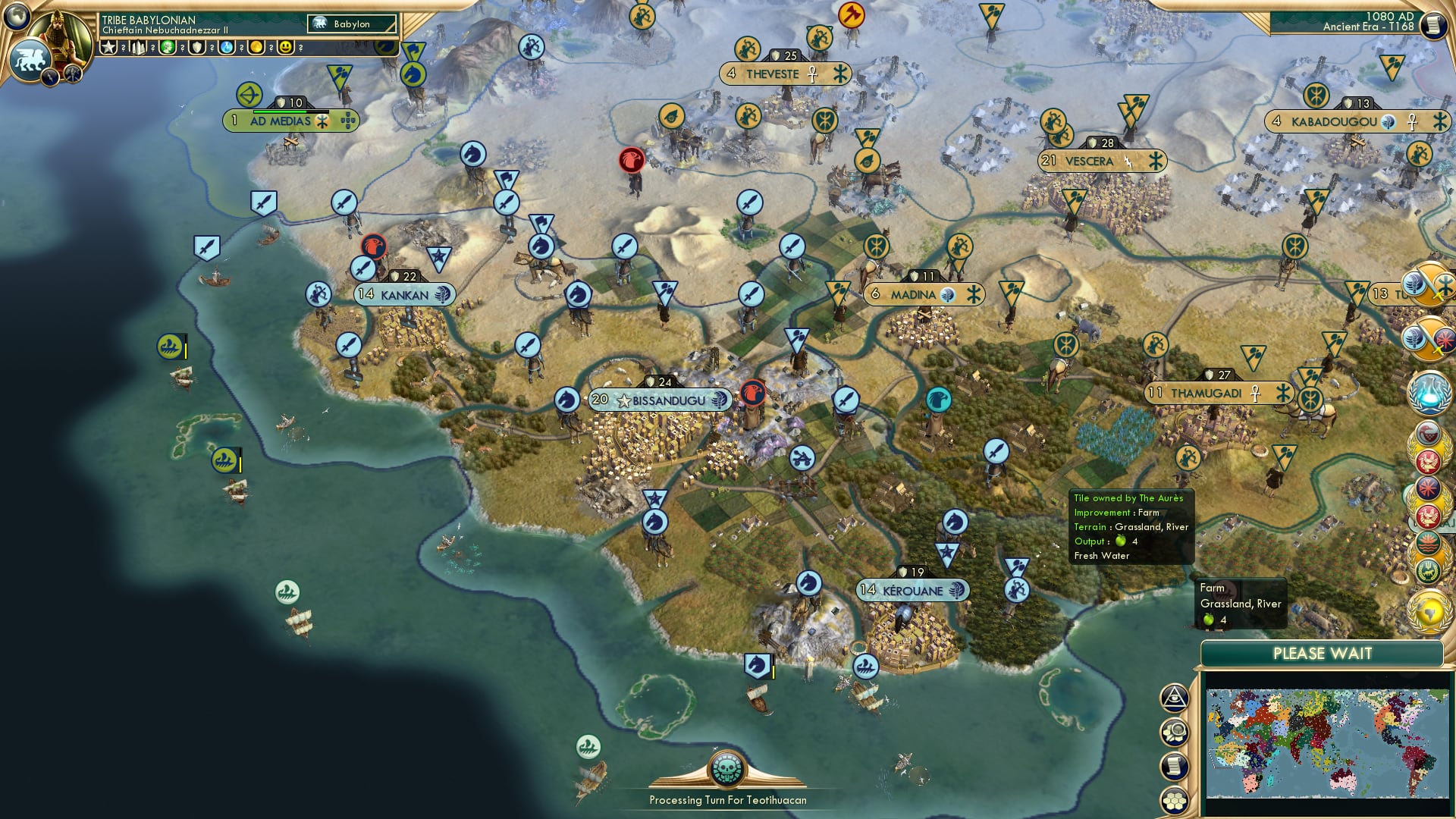Select the Bissandugu city banner
This screenshot has height=819, width=1456.
point(660,400)
